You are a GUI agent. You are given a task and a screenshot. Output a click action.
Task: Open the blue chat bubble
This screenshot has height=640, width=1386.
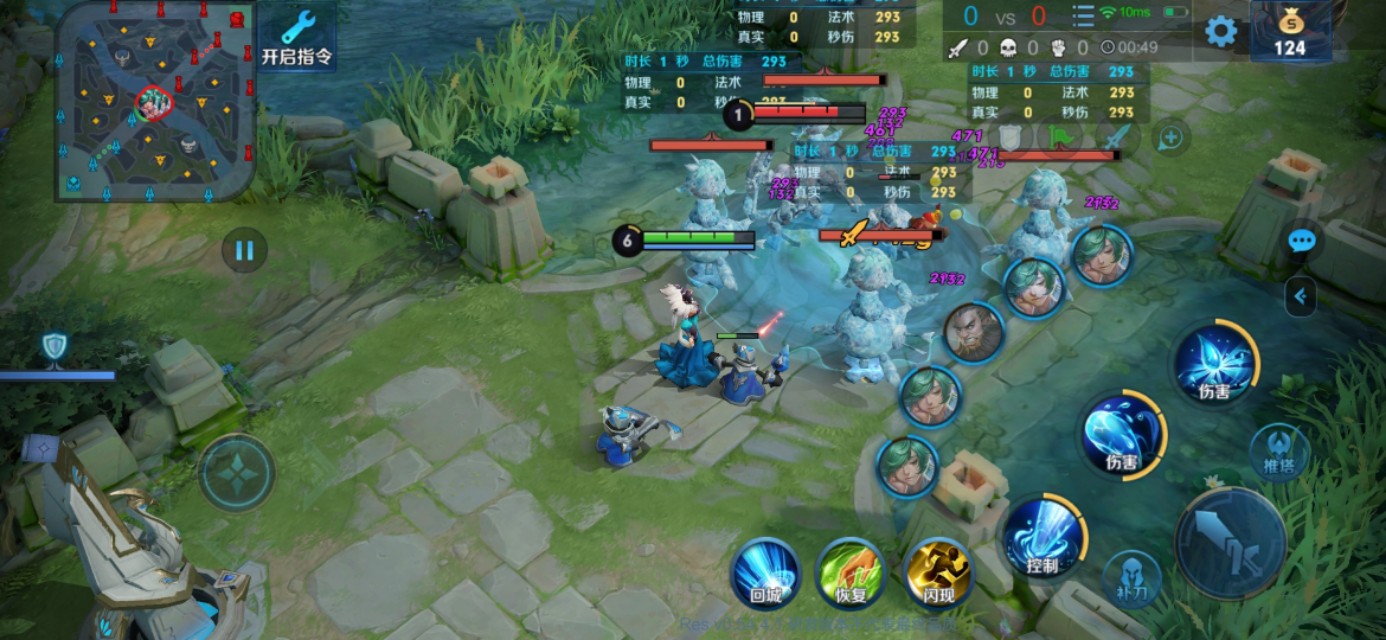coord(1301,241)
